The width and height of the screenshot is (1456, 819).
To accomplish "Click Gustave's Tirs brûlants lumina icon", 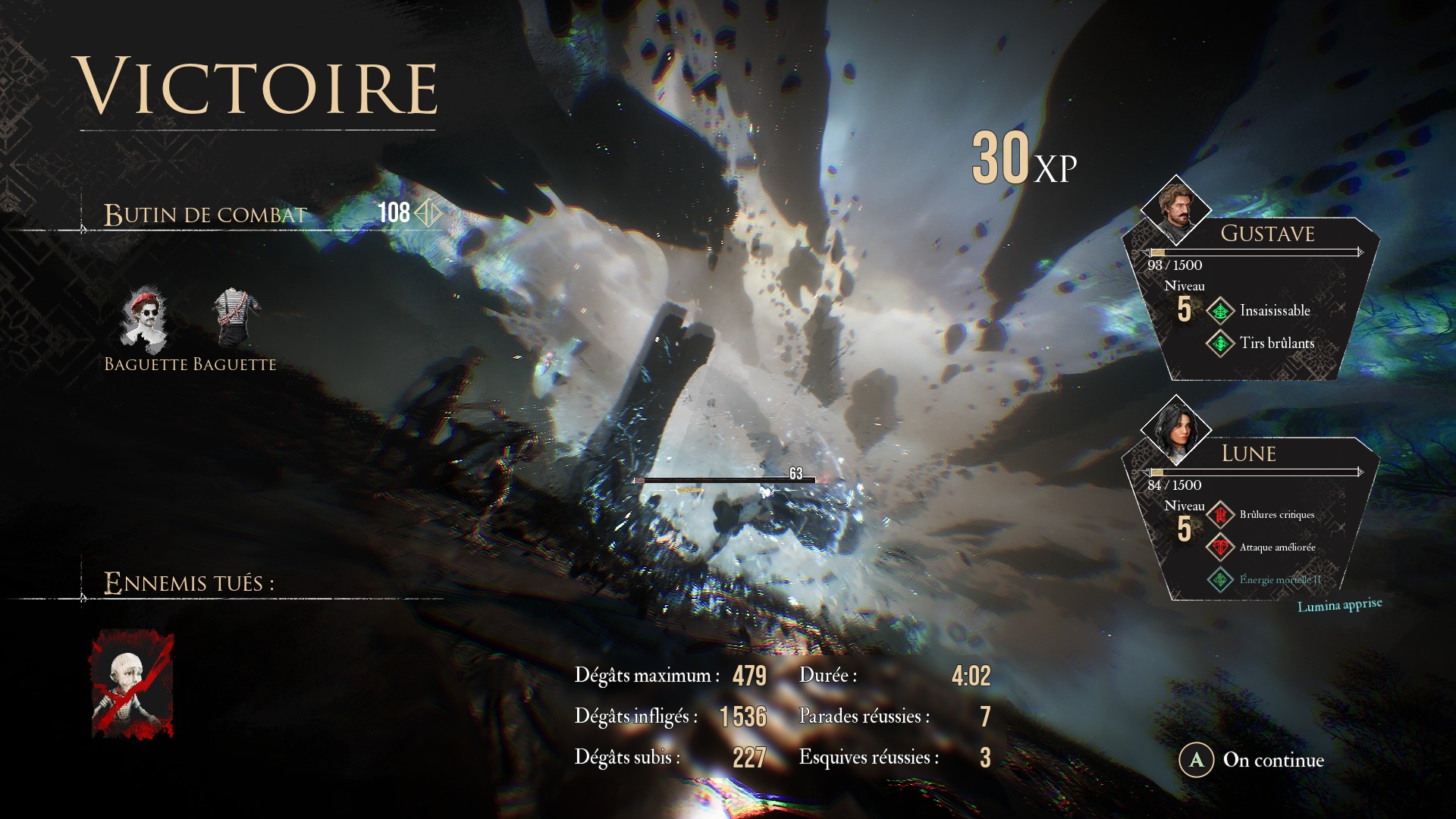I will [1220, 344].
